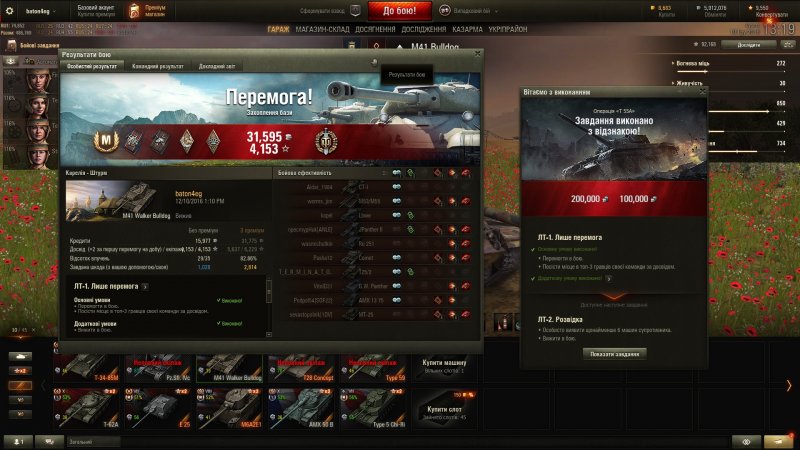Switch to Командний результат tab
The width and height of the screenshot is (800, 450).
coord(159,65)
